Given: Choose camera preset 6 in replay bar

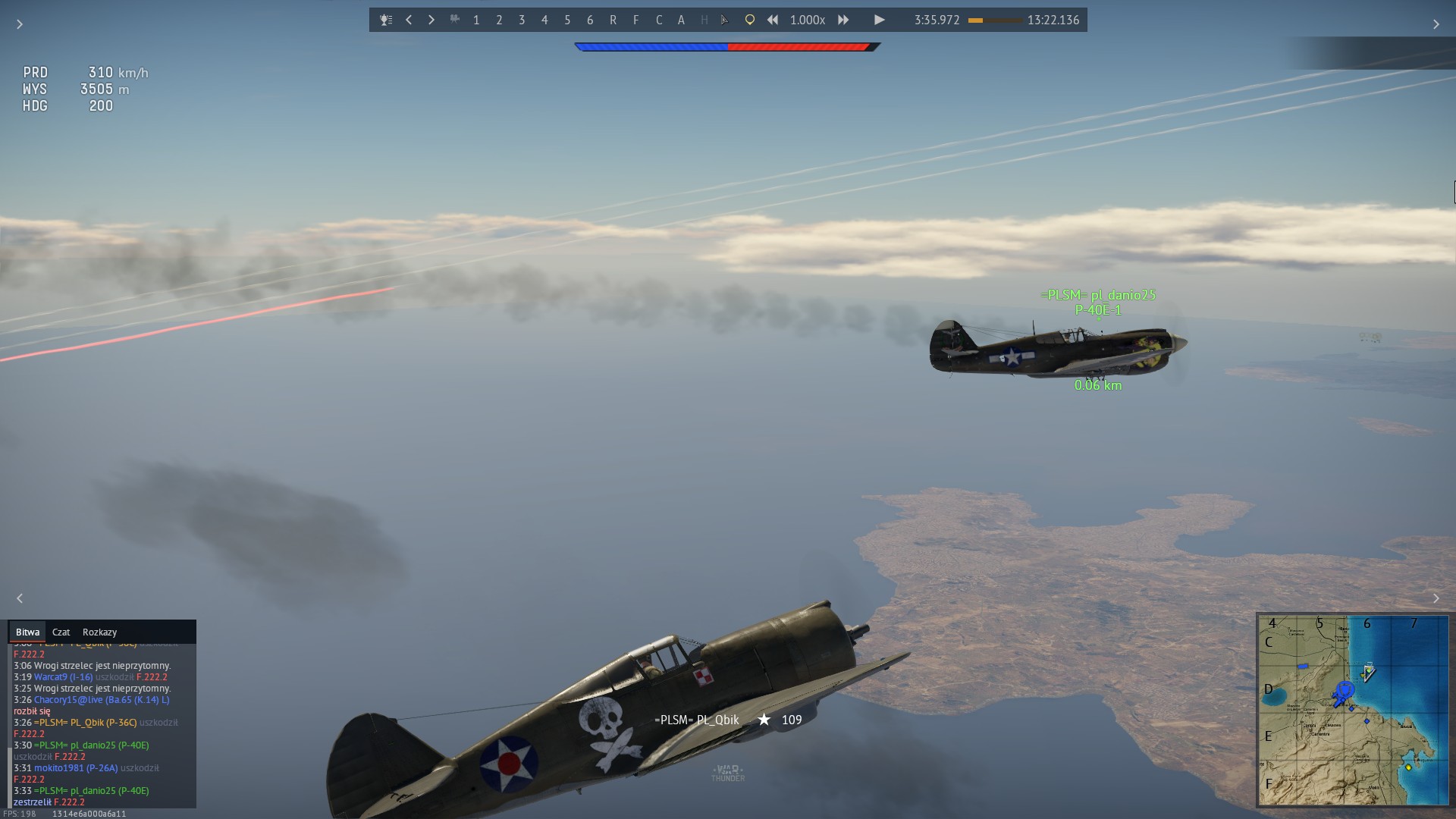Looking at the screenshot, I should click(x=590, y=20).
